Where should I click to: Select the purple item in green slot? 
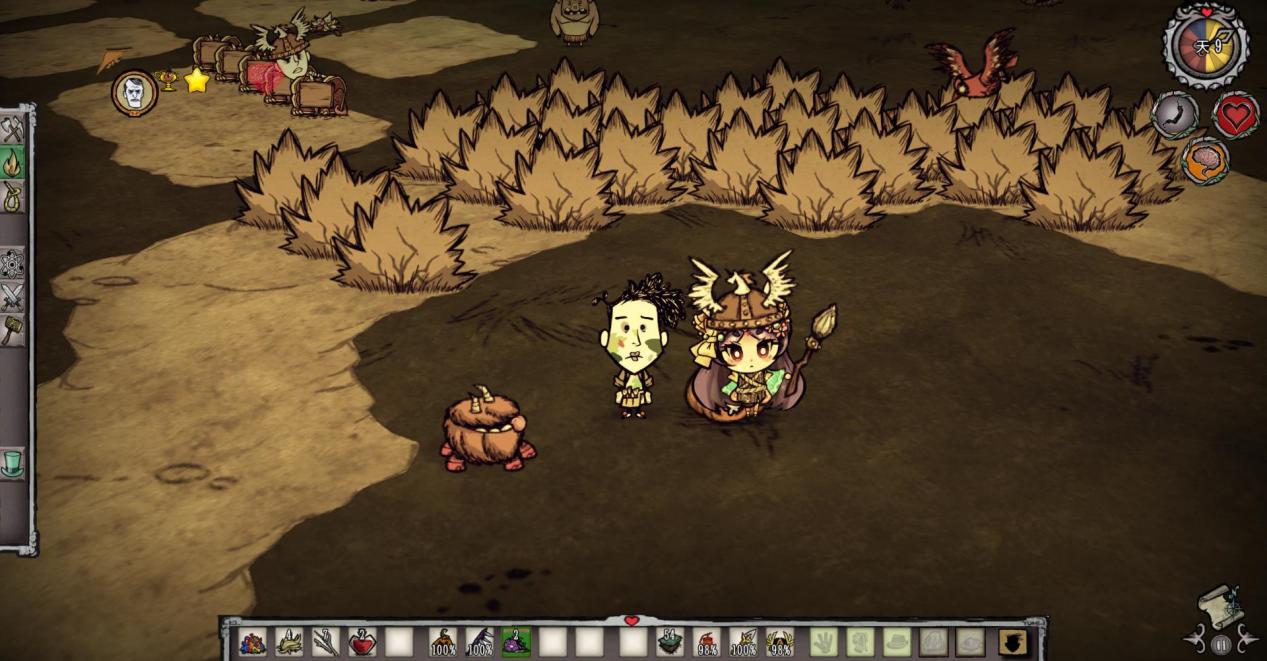point(516,642)
